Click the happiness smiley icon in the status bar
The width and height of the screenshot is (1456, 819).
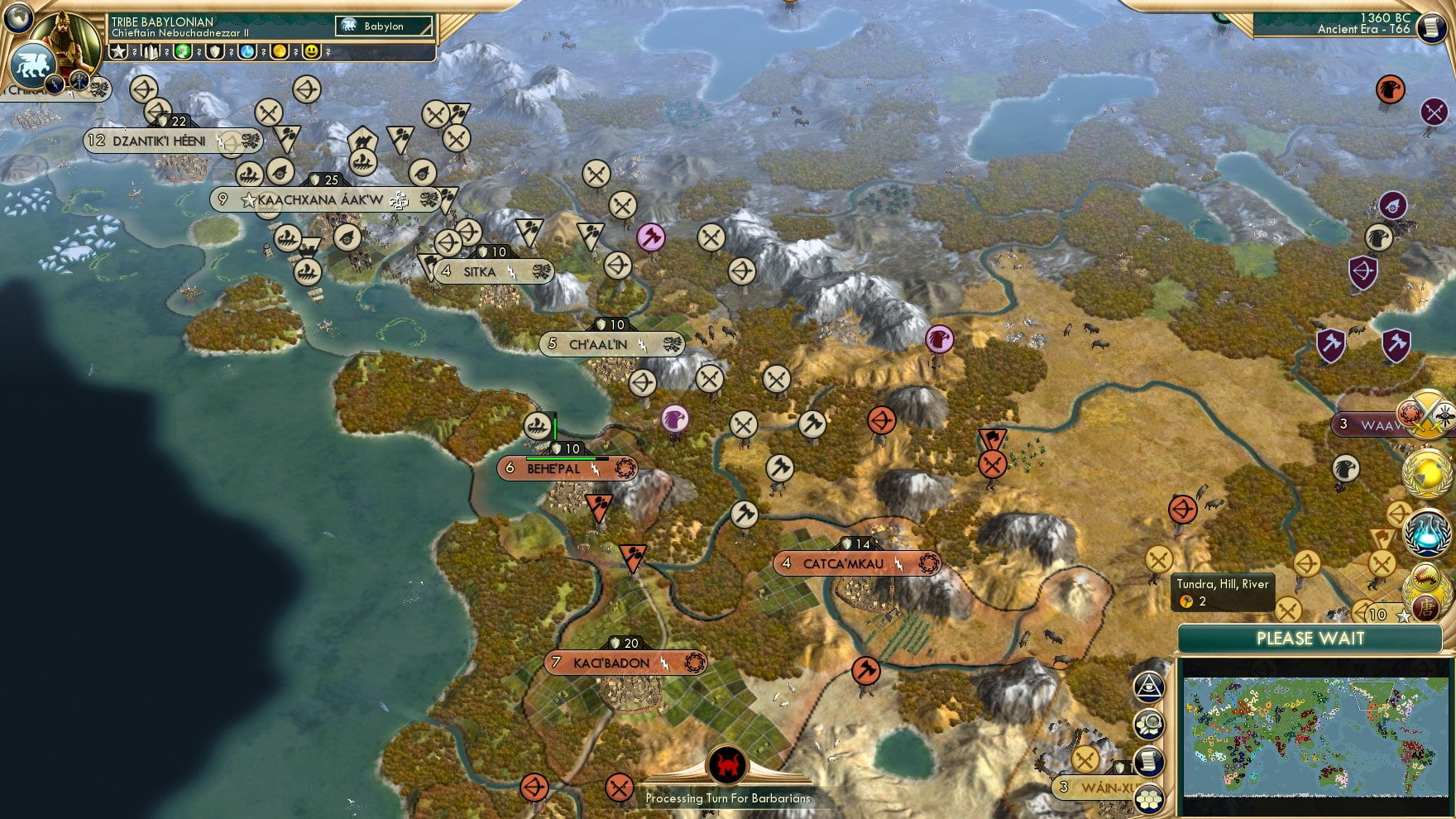pyautogui.click(x=312, y=52)
